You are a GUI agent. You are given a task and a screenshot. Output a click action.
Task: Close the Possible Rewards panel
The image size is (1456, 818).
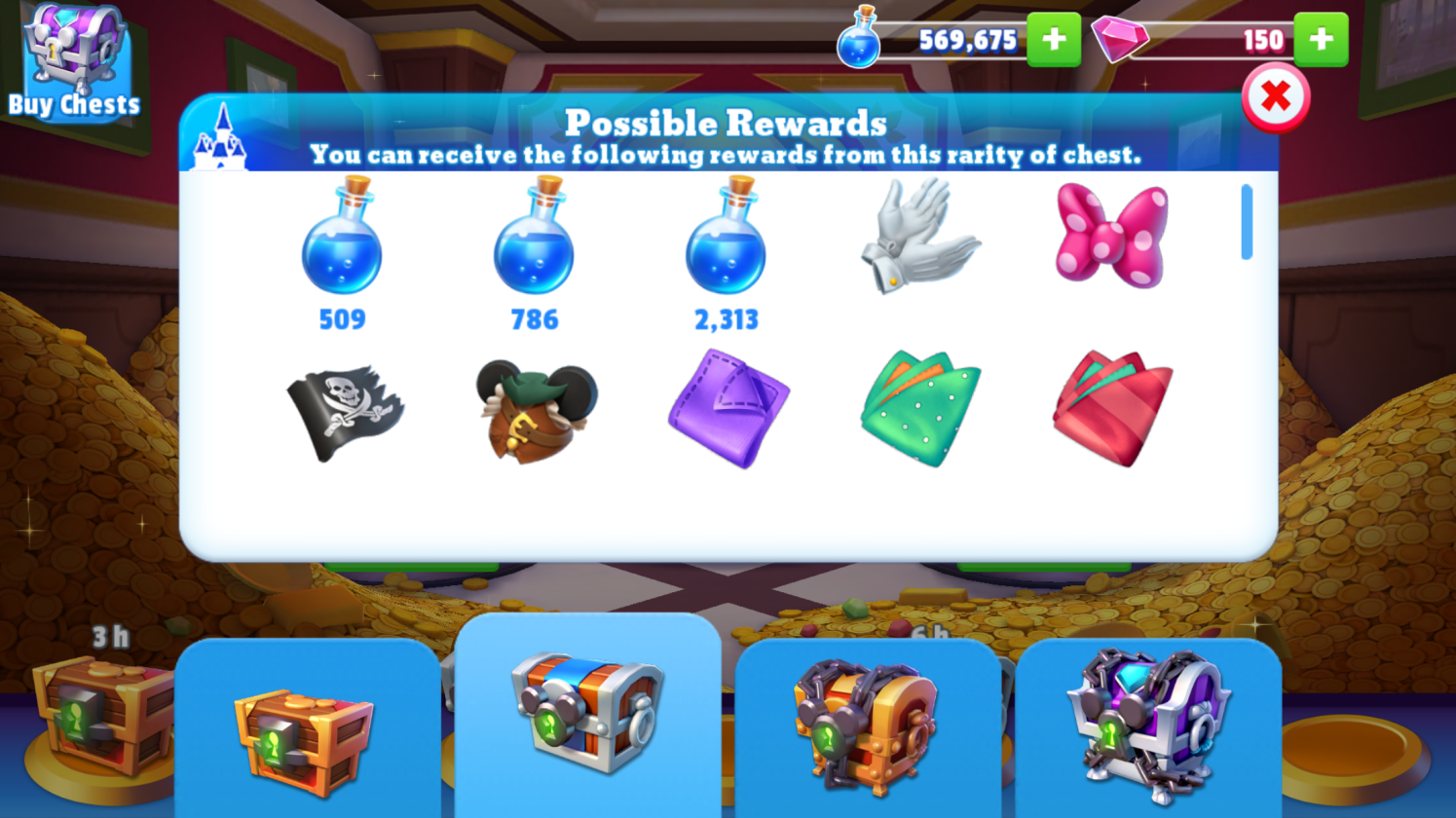pyautogui.click(x=1275, y=97)
